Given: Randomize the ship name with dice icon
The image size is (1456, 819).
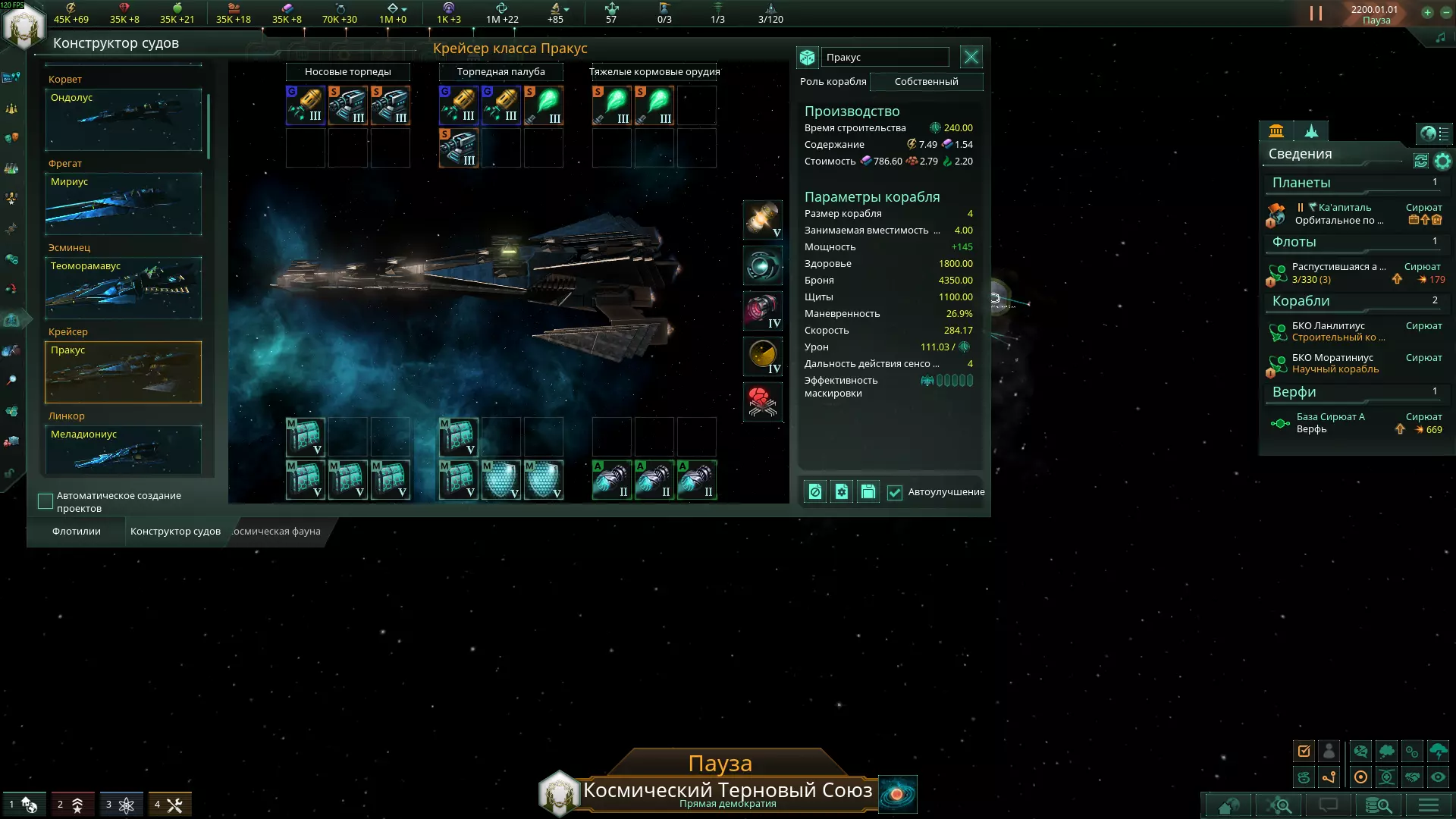Looking at the screenshot, I should [x=807, y=58].
